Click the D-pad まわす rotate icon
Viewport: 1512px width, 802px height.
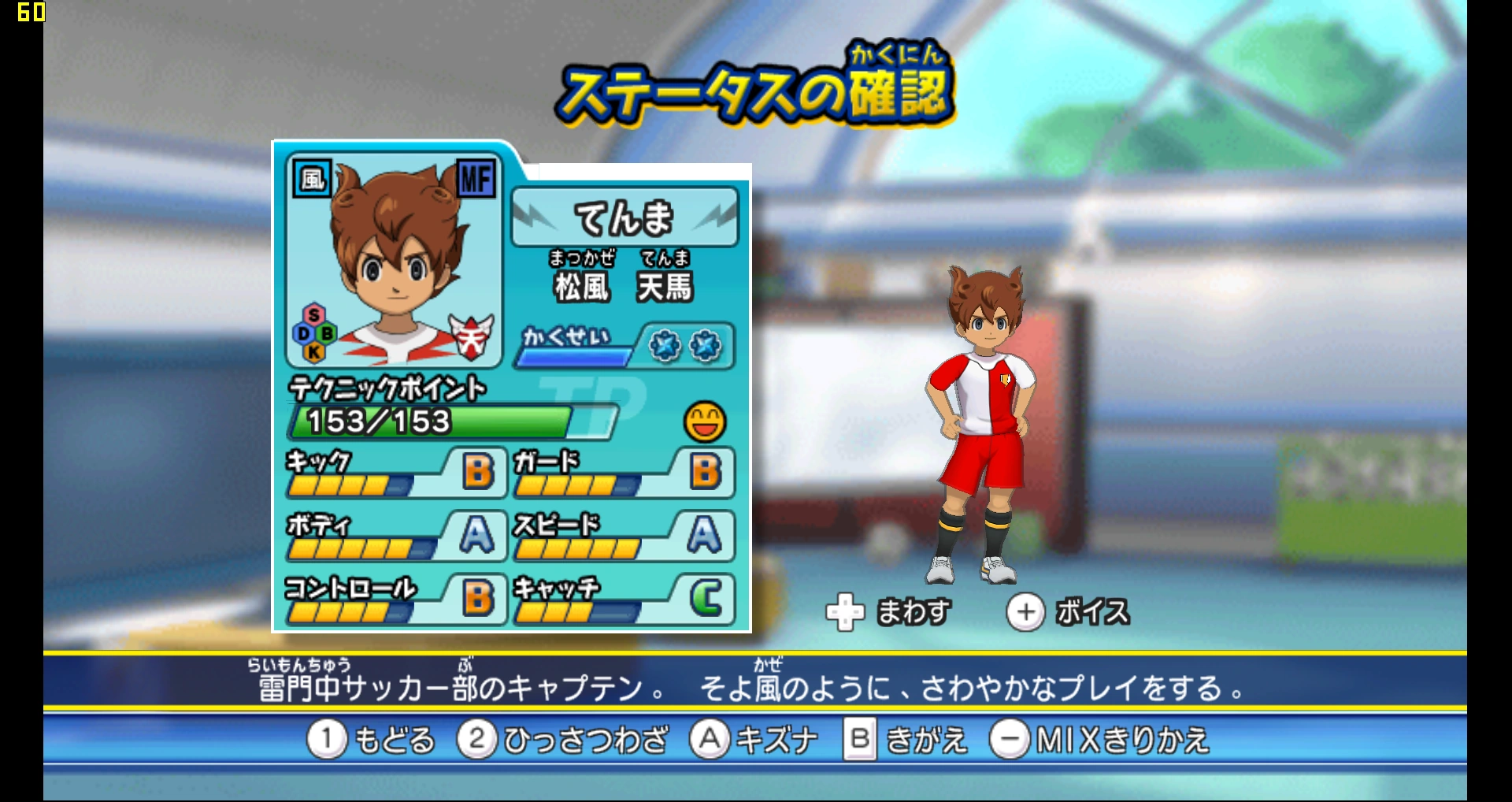click(x=846, y=611)
